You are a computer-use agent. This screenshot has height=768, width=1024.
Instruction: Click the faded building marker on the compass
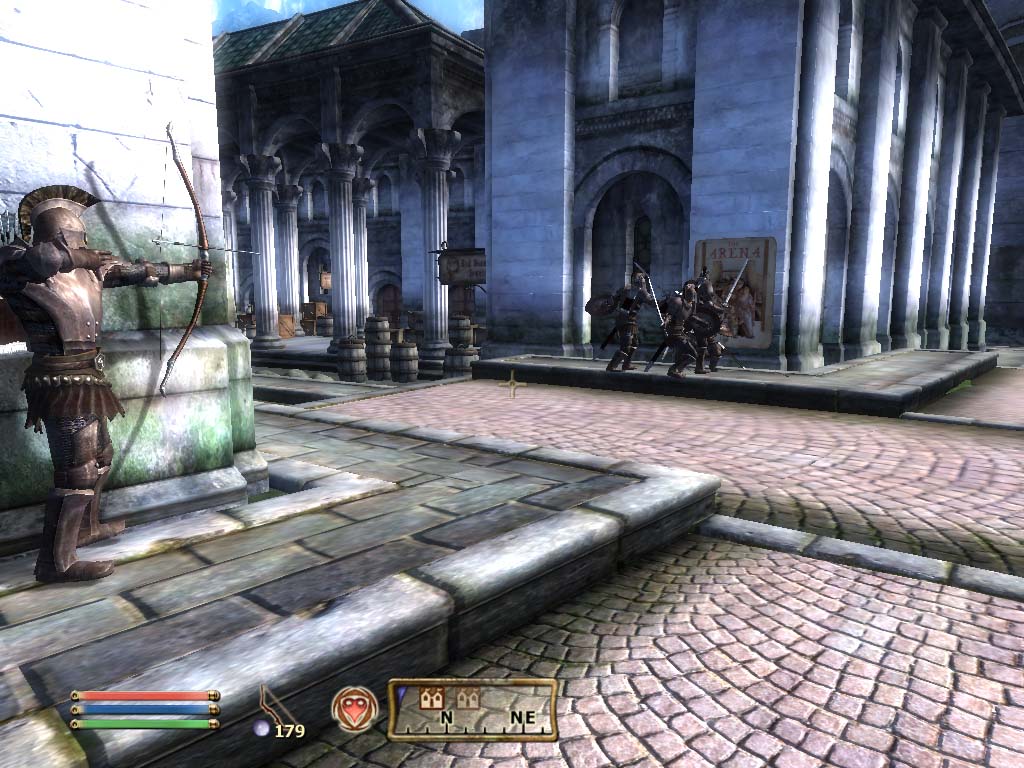tap(467, 699)
